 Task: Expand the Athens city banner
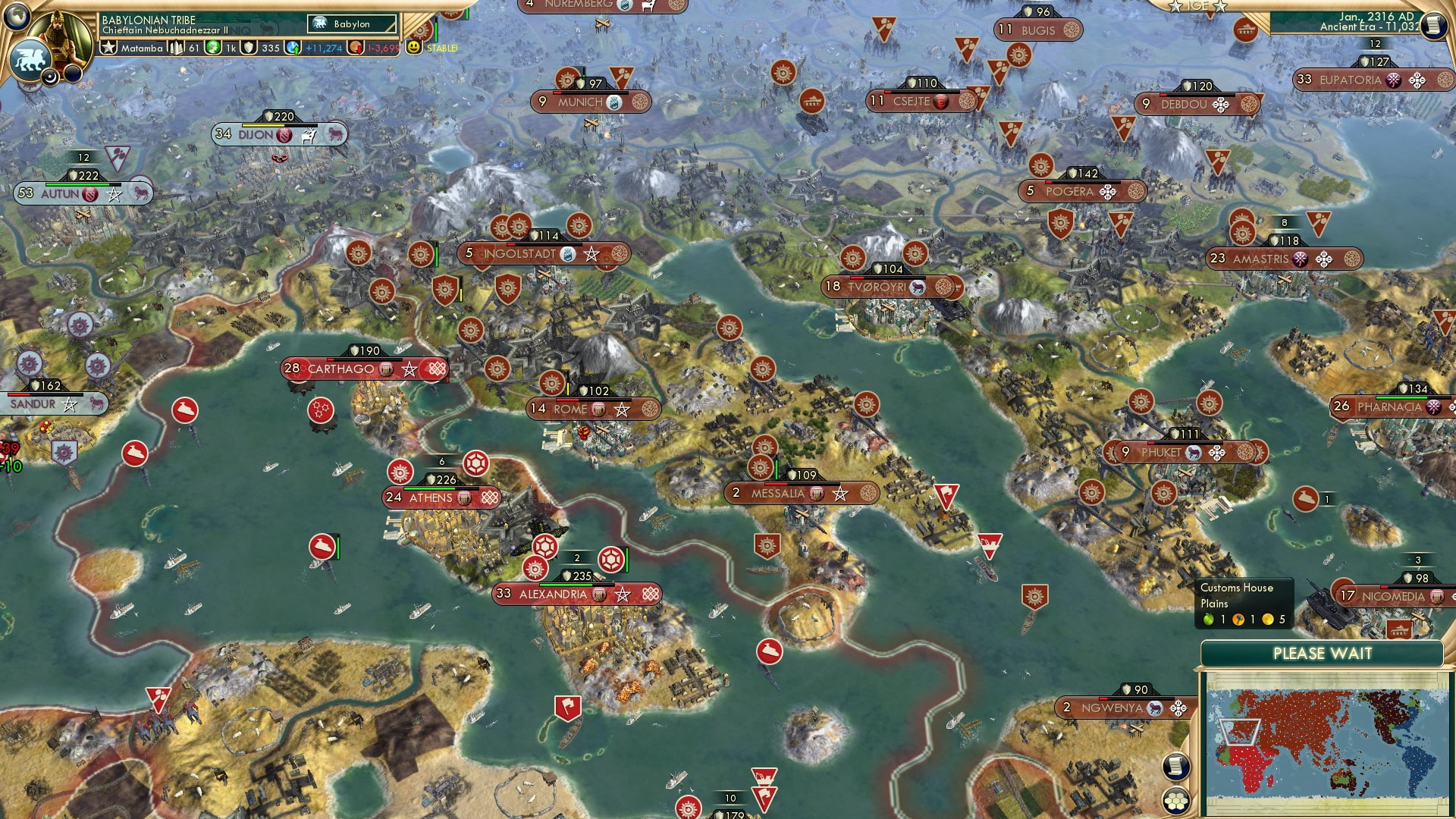pos(431,497)
